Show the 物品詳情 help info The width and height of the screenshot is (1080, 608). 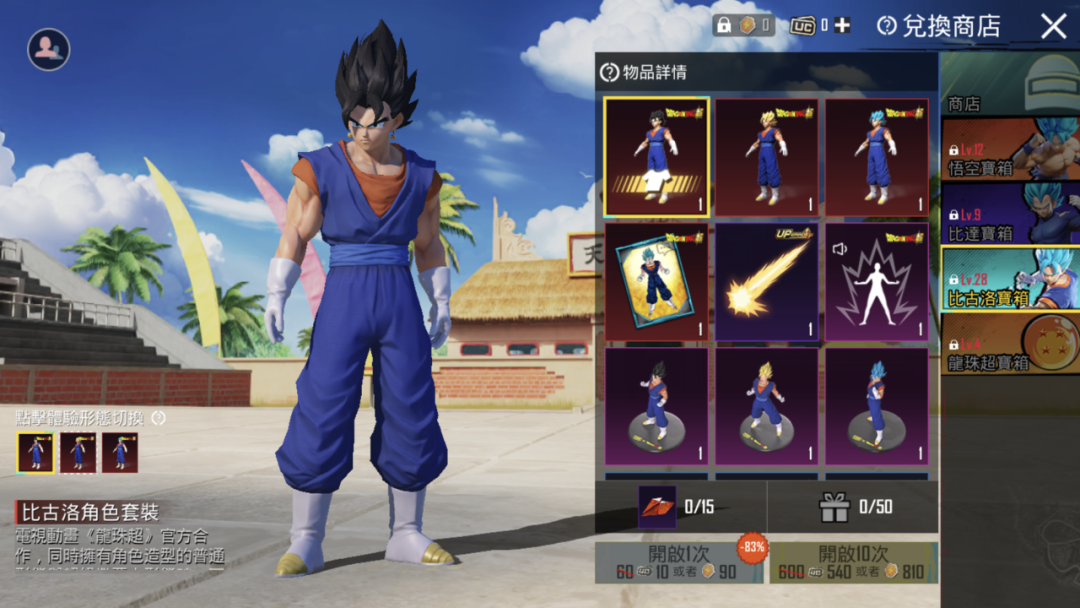[x=609, y=72]
